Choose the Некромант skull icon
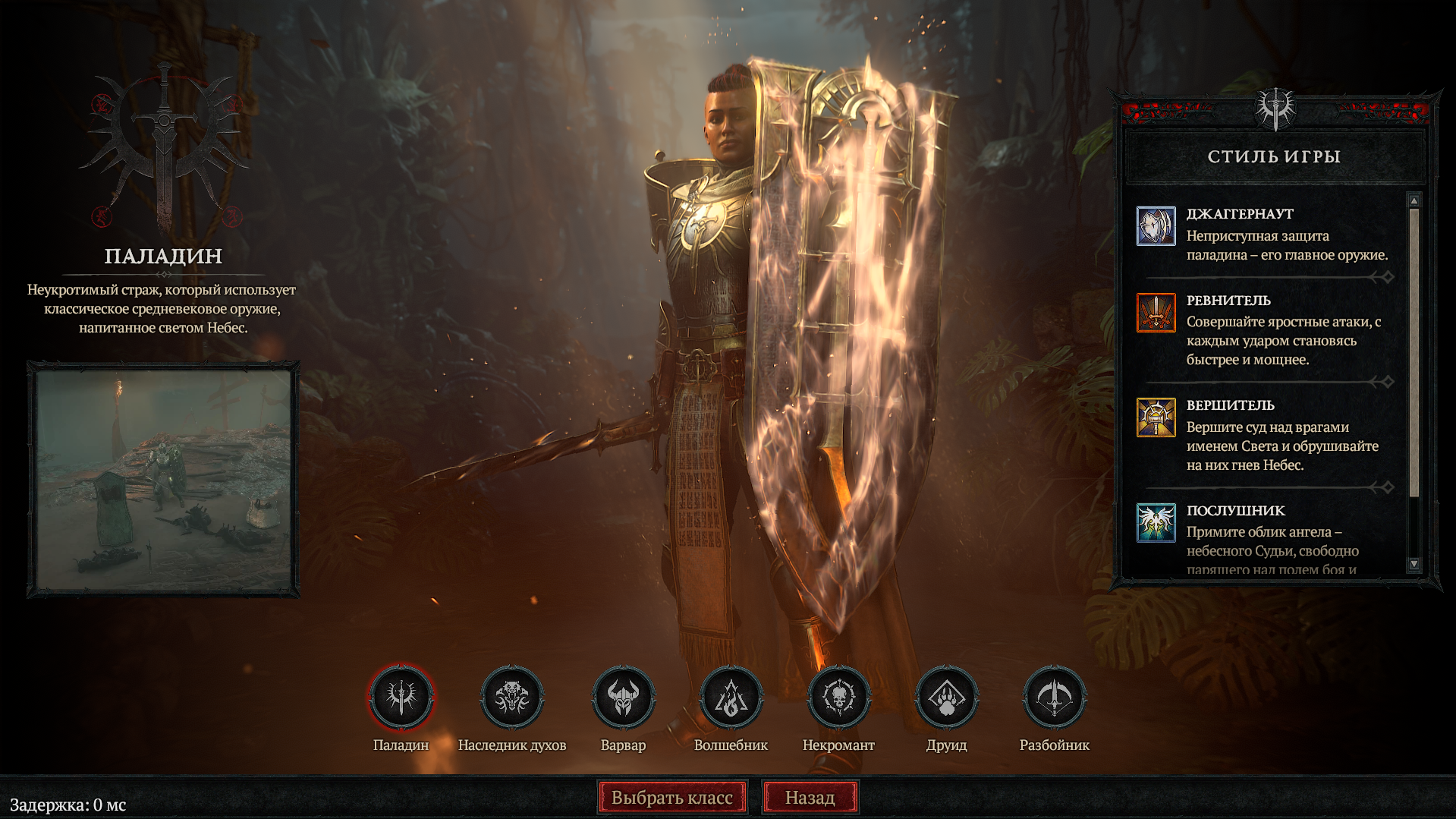The width and height of the screenshot is (1456, 819). [x=838, y=697]
